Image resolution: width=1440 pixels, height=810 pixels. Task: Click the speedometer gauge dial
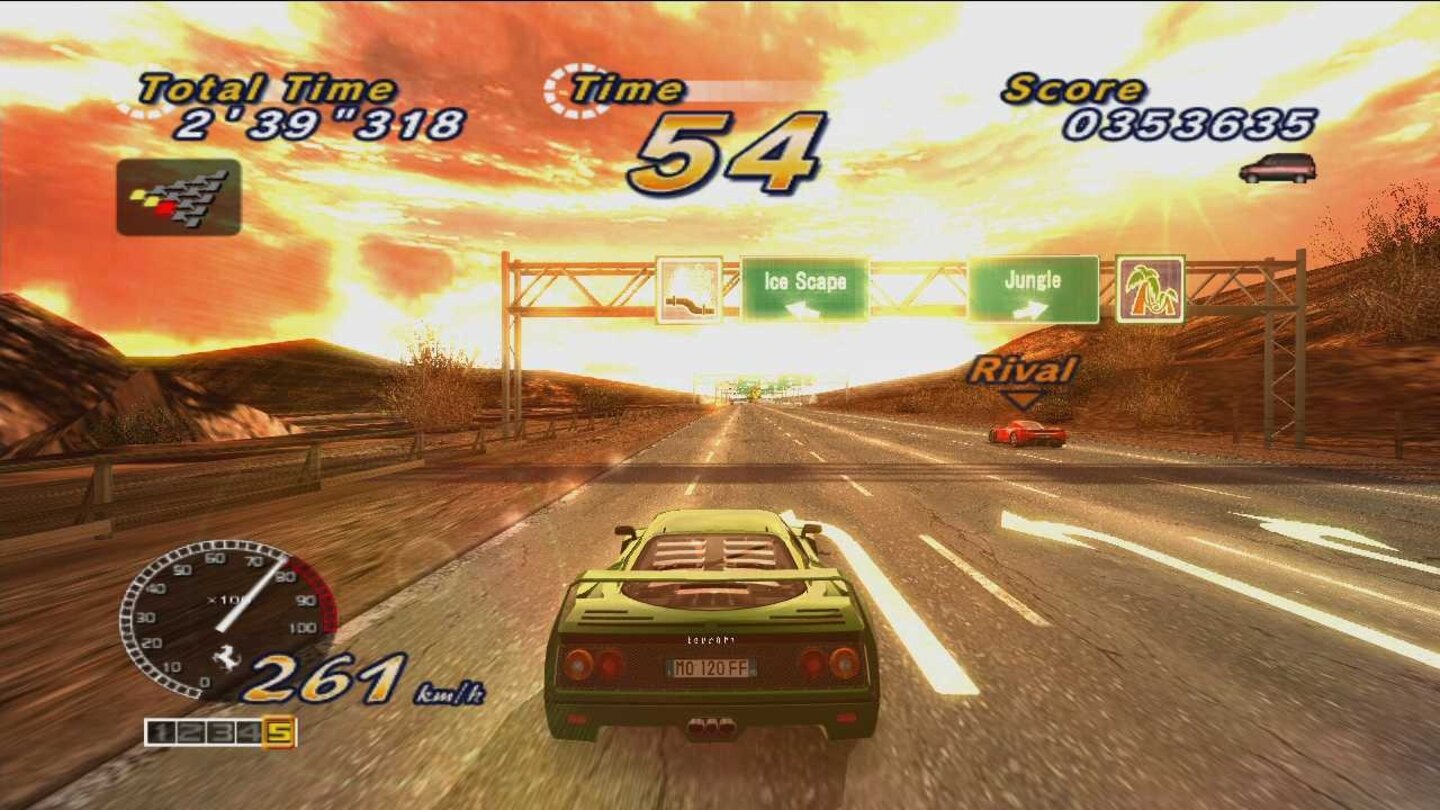click(x=220, y=620)
